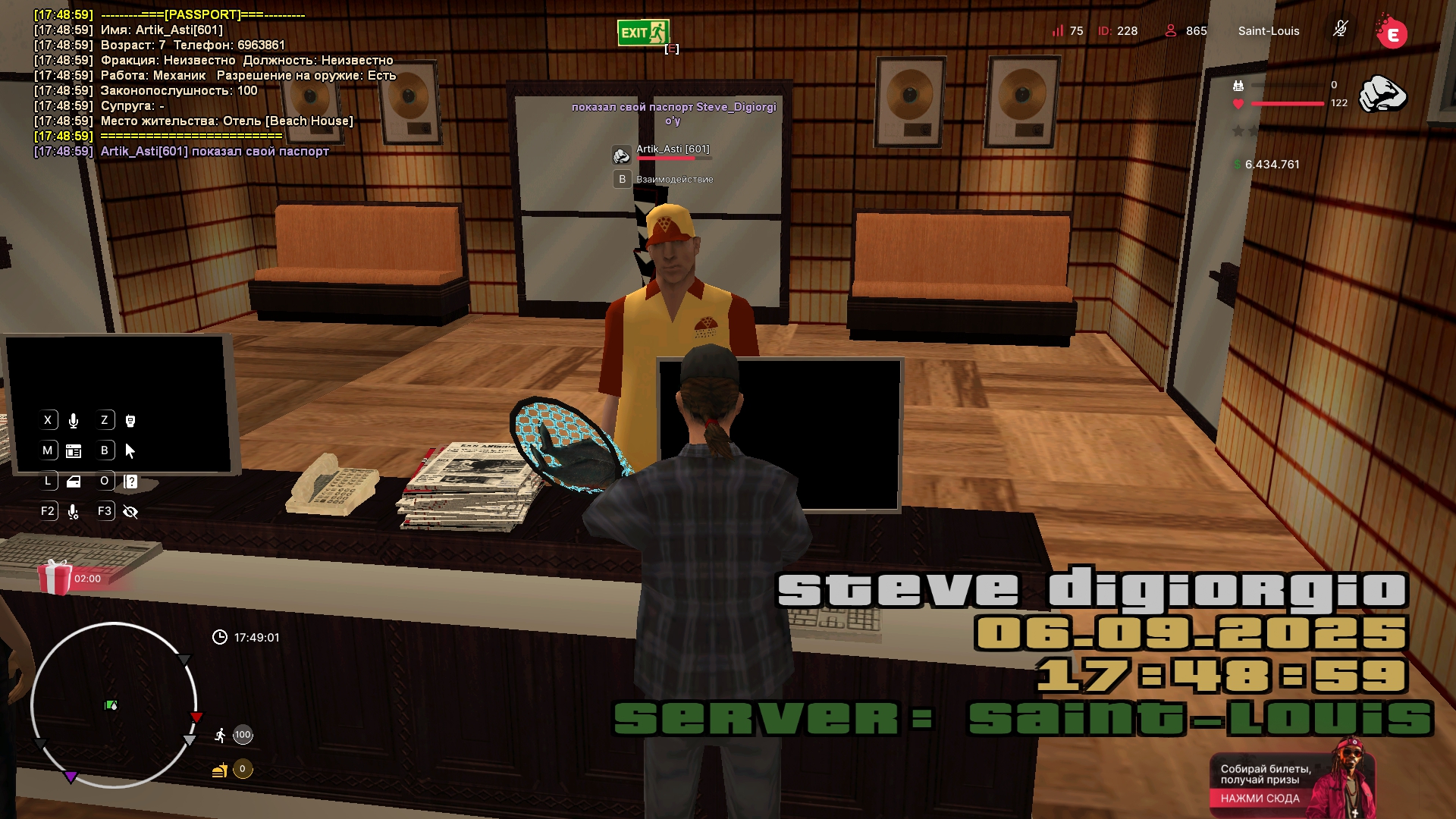Select the red triangle marker on minimap

click(x=196, y=717)
